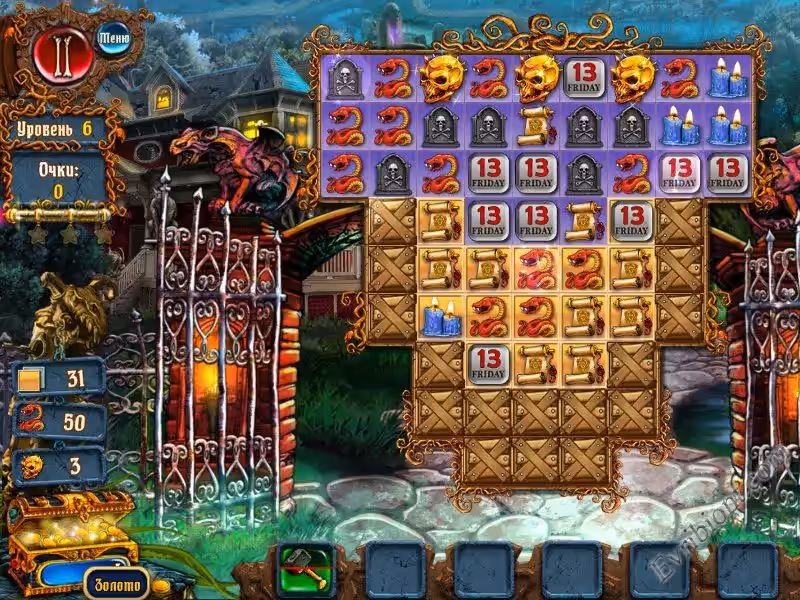
Task: Choose the blue candles tile on the gold background
Action: click(440, 316)
